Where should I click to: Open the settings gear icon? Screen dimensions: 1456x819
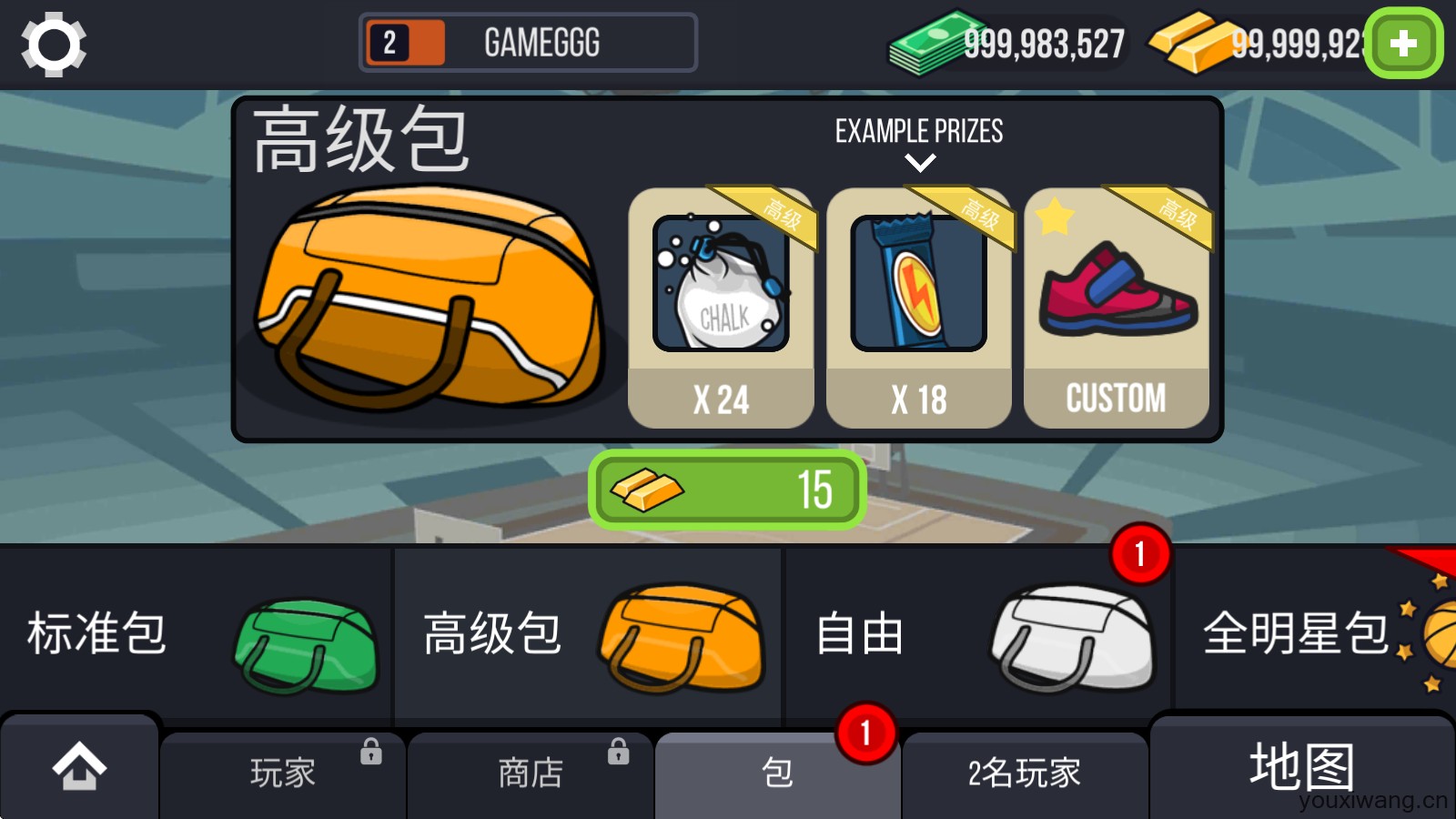pyautogui.click(x=52, y=44)
